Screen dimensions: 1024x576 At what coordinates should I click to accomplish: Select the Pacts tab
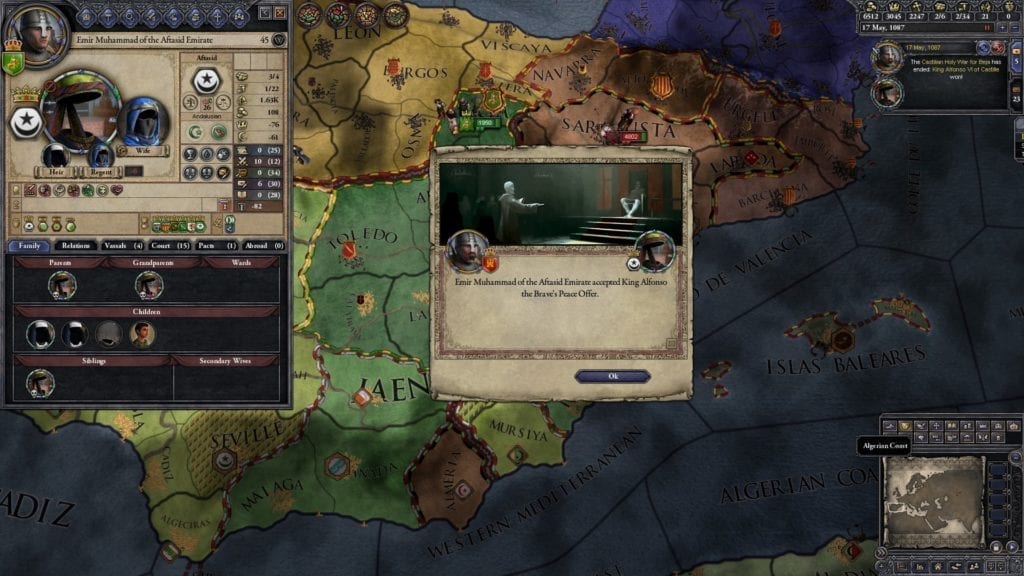click(x=216, y=245)
